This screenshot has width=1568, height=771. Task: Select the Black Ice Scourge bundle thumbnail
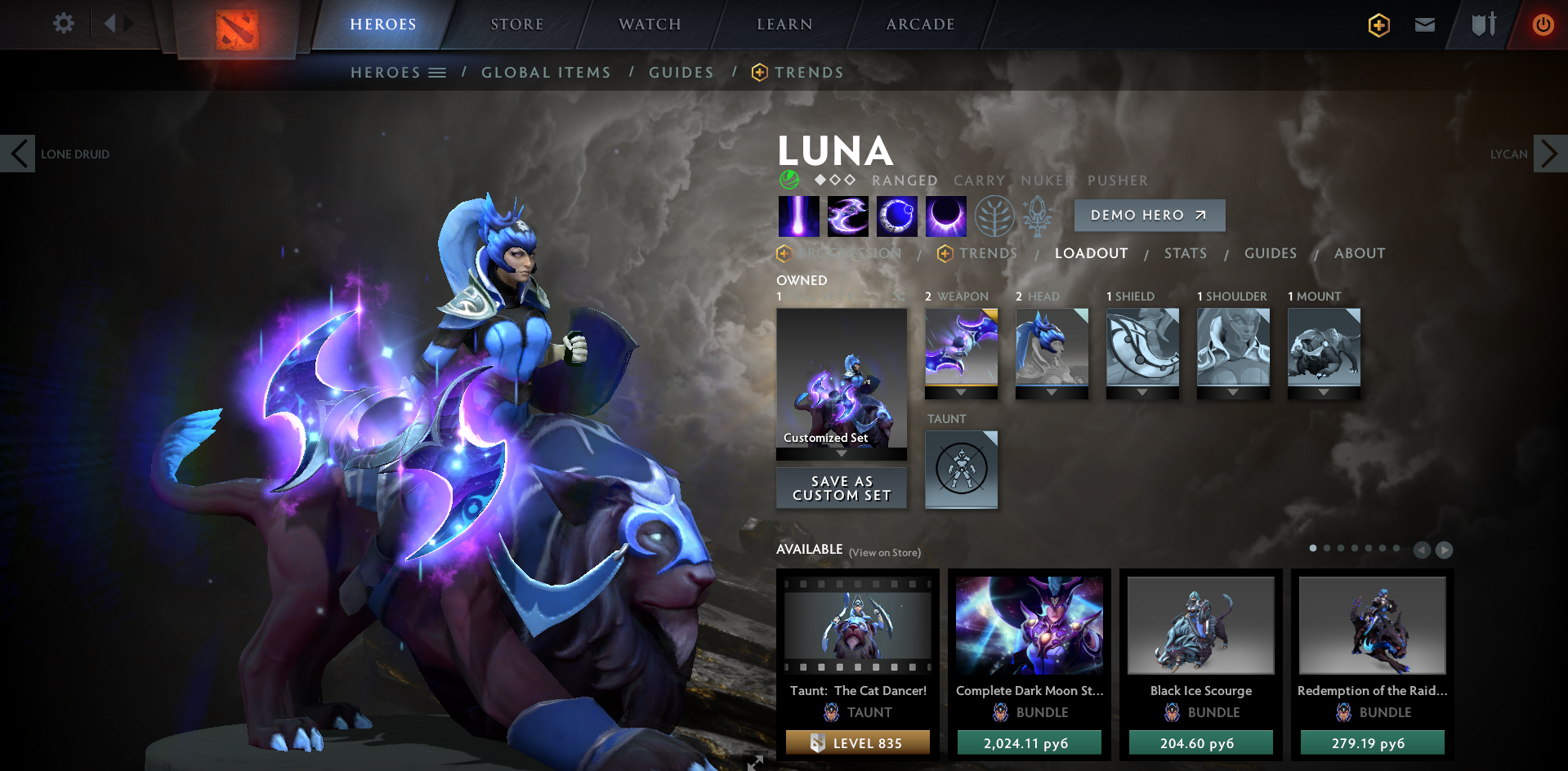(x=1199, y=625)
